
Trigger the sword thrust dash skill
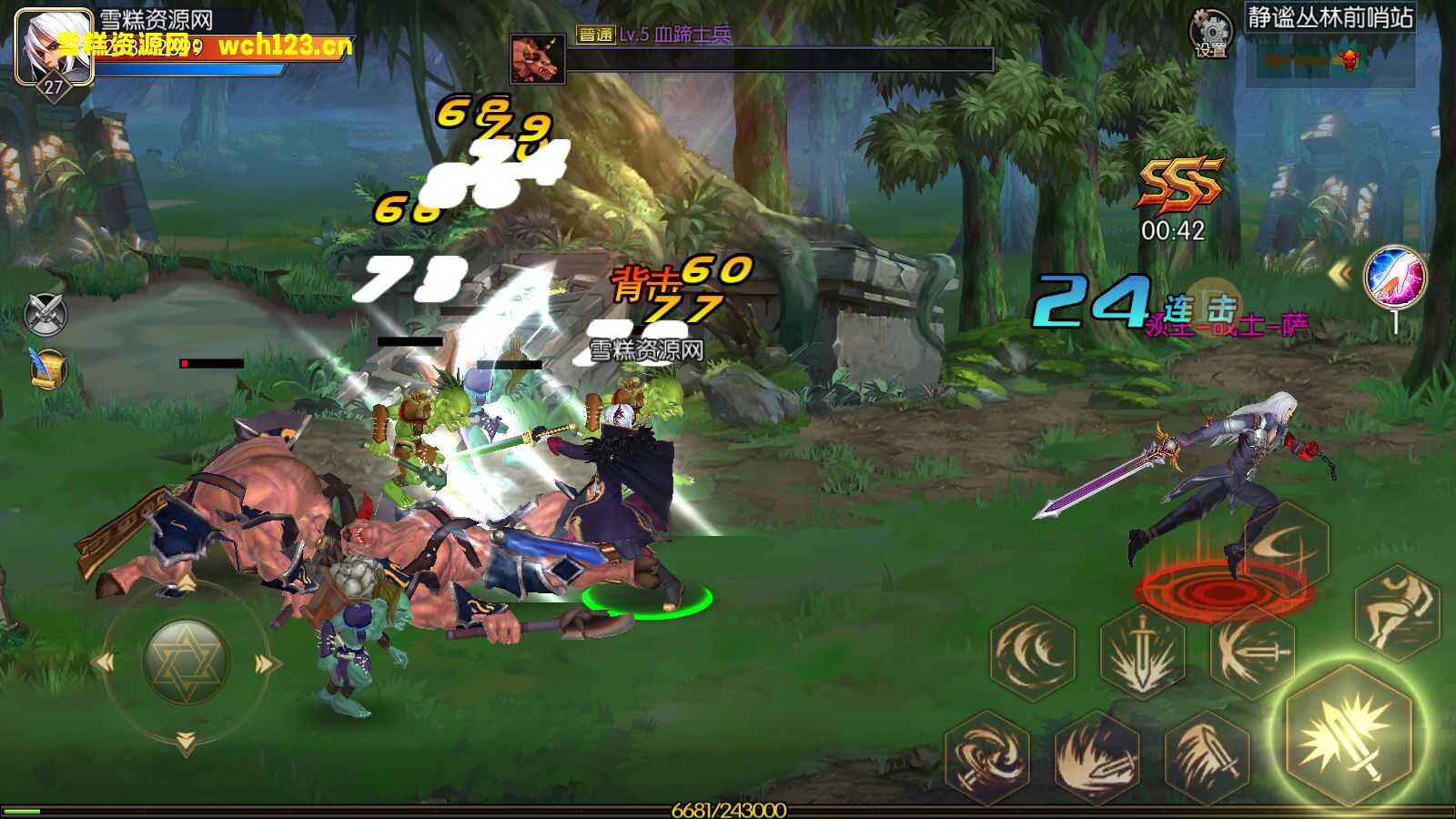[x=1252, y=651]
